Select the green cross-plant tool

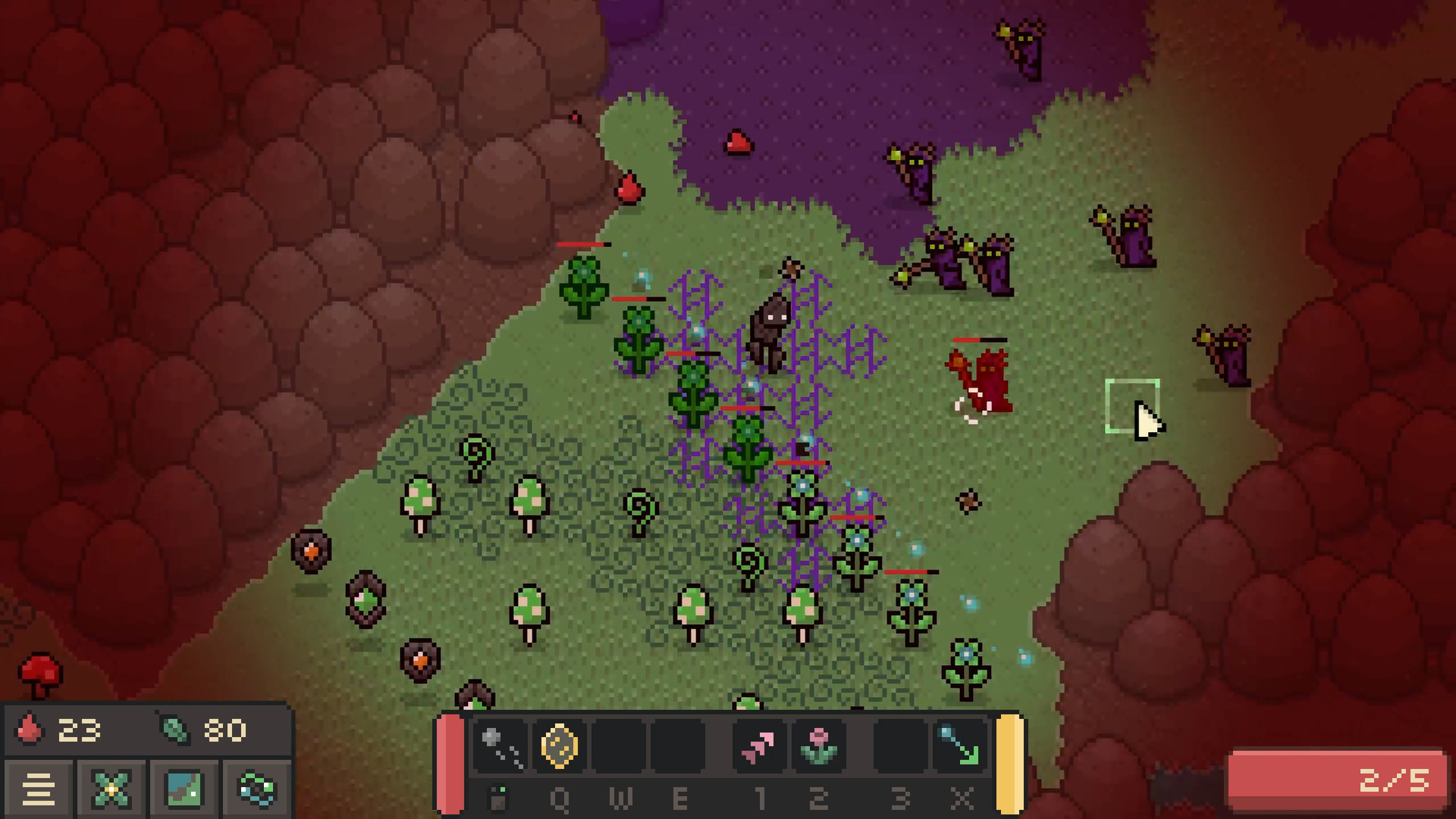(110, 789)
